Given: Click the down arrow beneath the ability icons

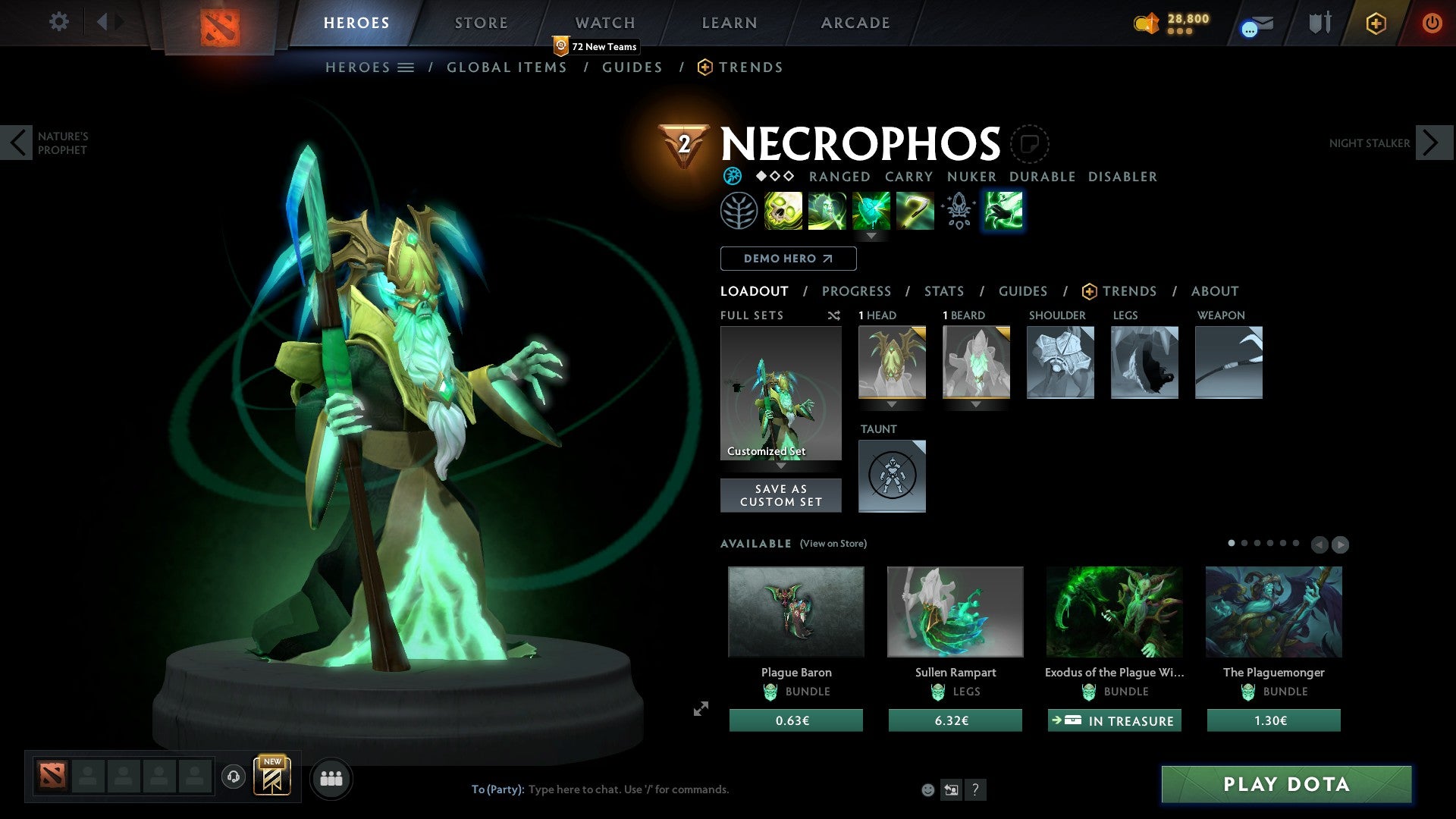Looking at the screenshot, I should [x=871, y=236].
